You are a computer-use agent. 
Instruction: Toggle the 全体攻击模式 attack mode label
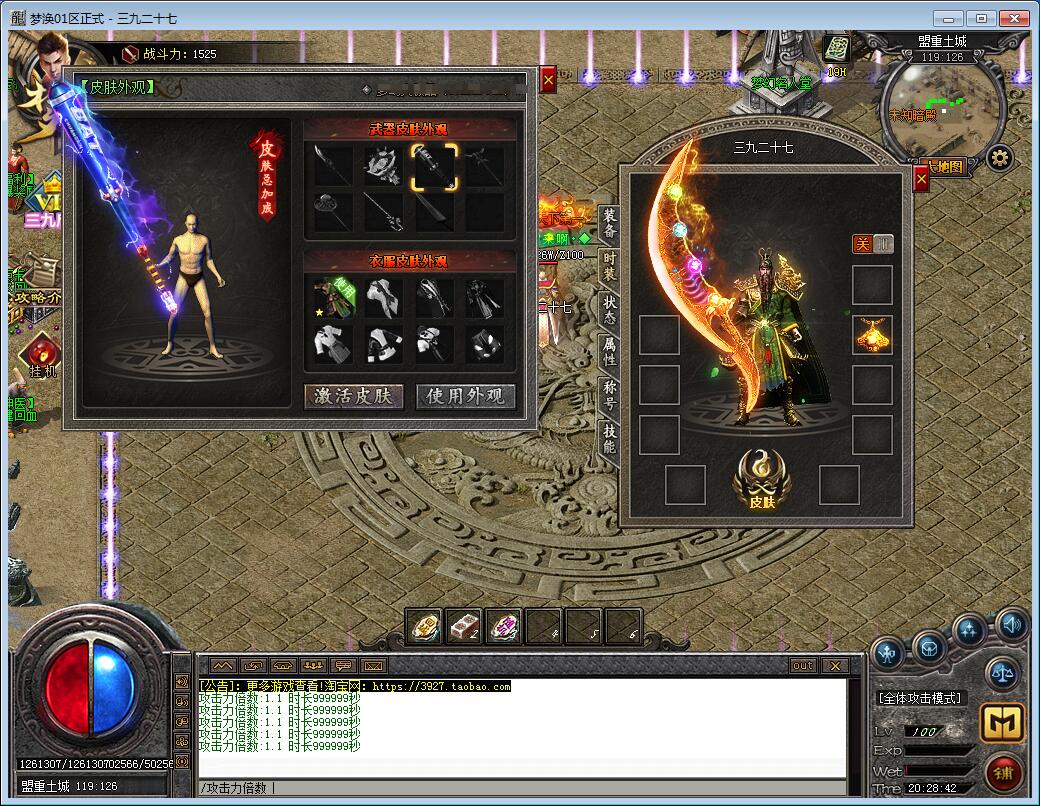click(920, 697)
